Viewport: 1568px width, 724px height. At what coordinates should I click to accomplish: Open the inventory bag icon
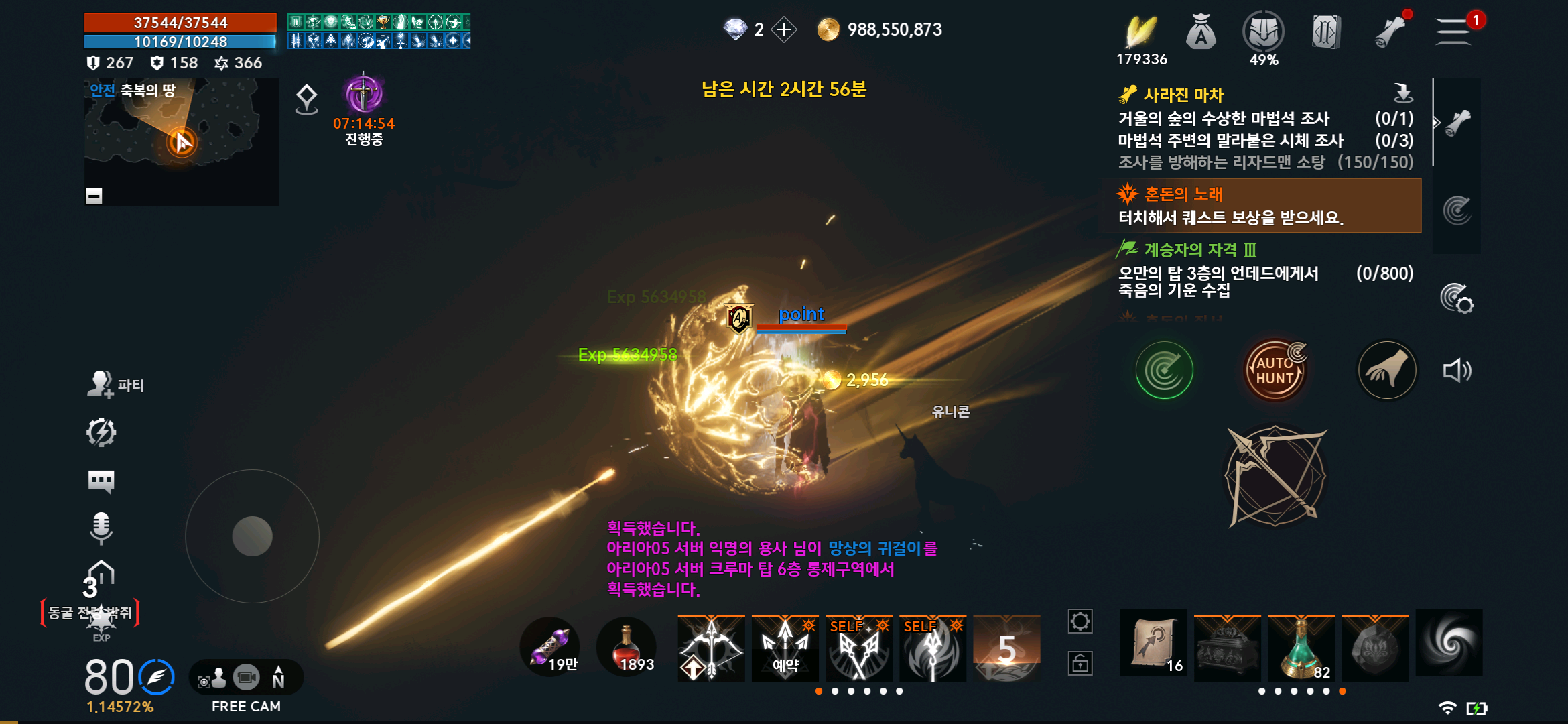point(1201,32)
